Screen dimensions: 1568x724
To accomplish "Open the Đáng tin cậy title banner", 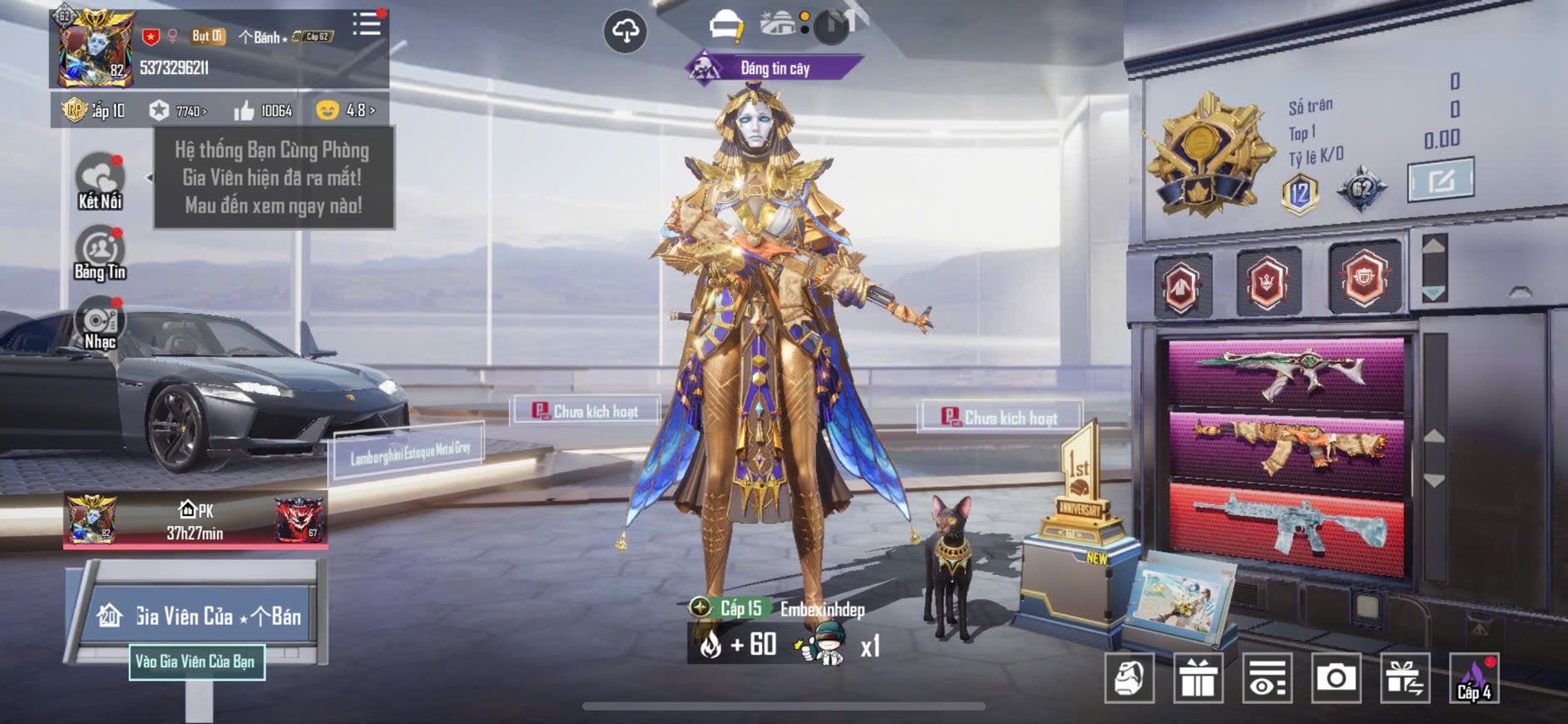I will coord(774,68).
